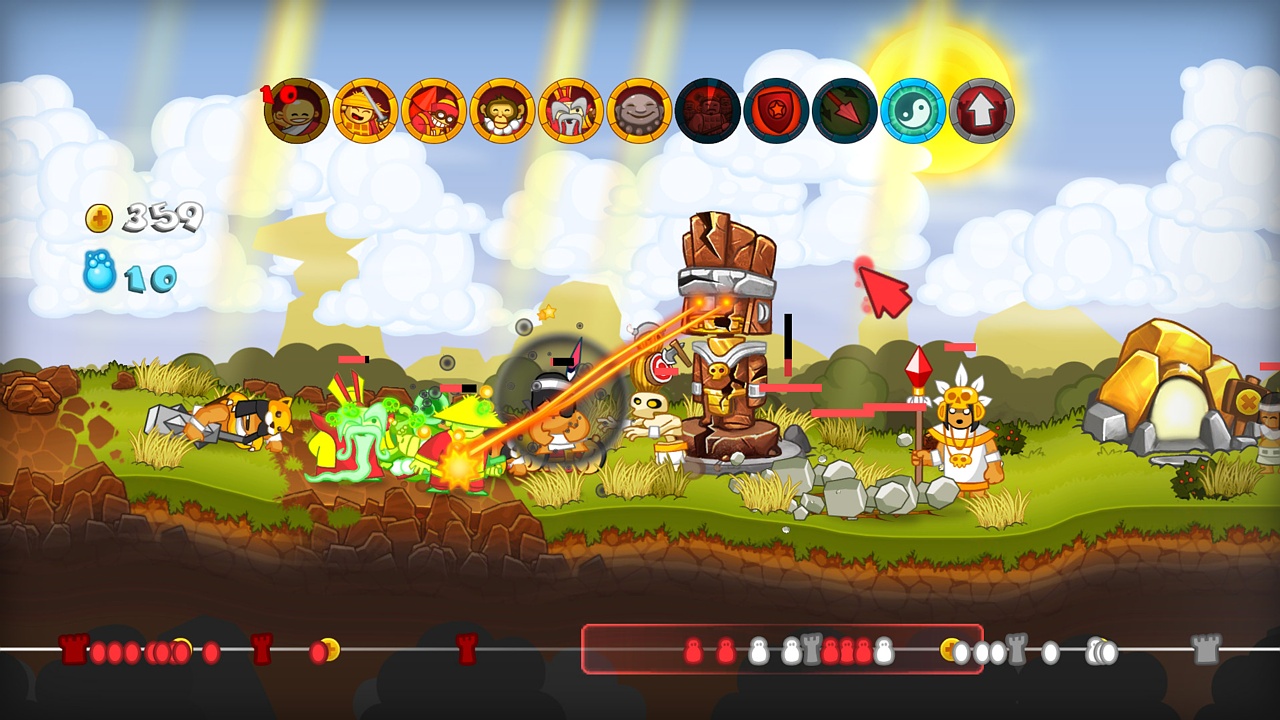Screen dimensions: 1280x720
Task: Train a swordsman from the unit bar
Action: coord(365,110)
